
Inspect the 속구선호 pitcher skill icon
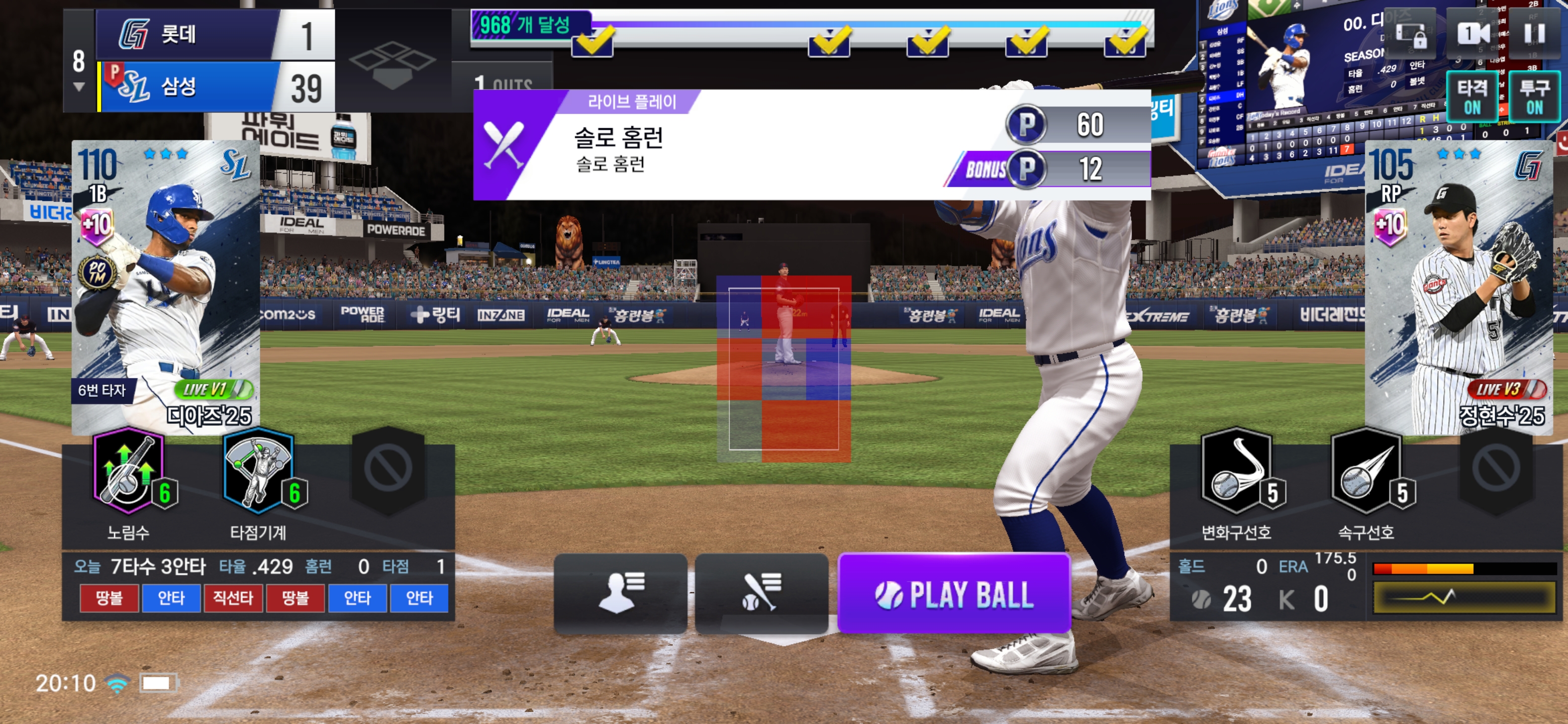(x=1366, y=473)
